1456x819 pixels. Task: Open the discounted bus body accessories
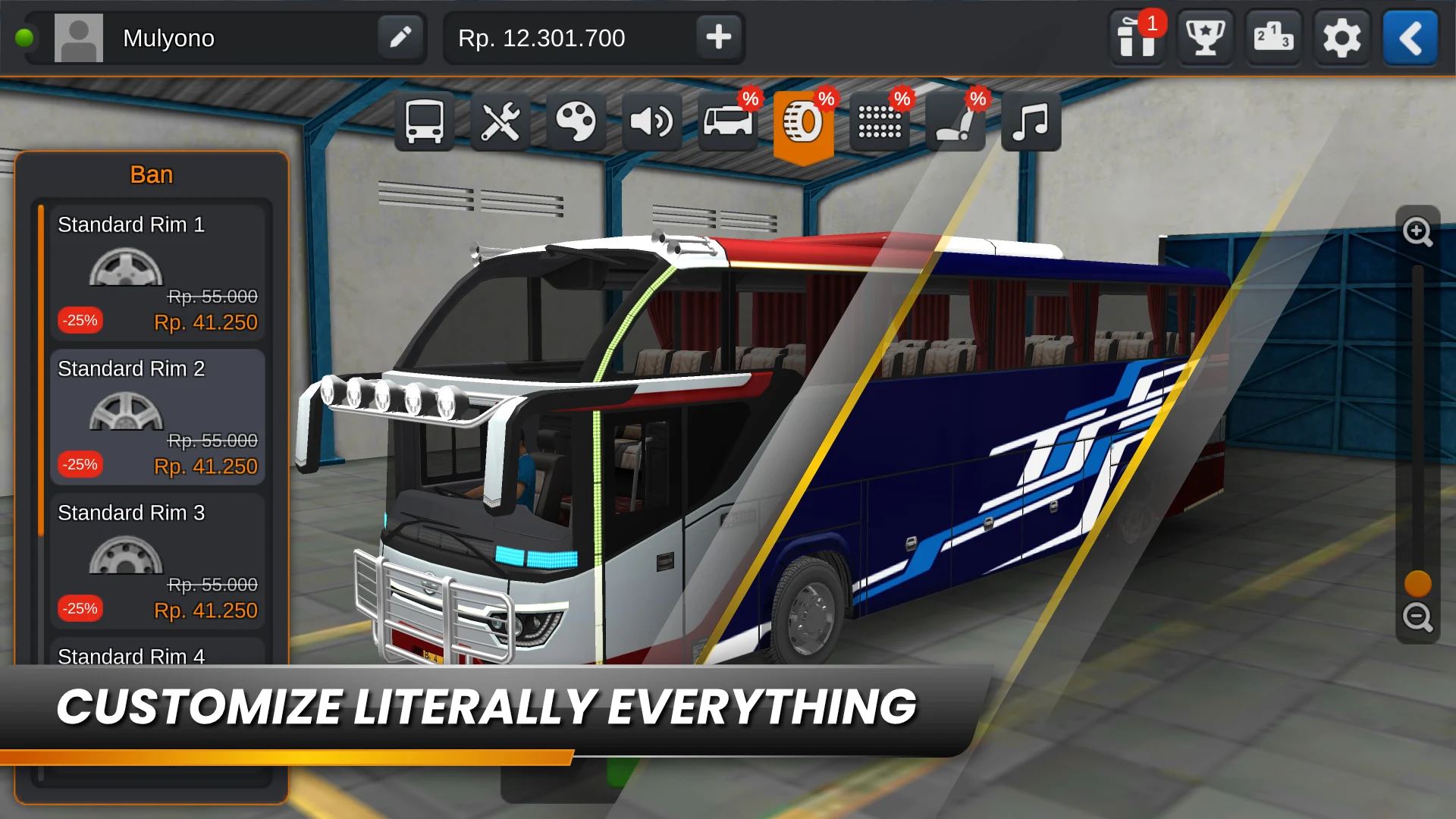click(x=728, y=121)
